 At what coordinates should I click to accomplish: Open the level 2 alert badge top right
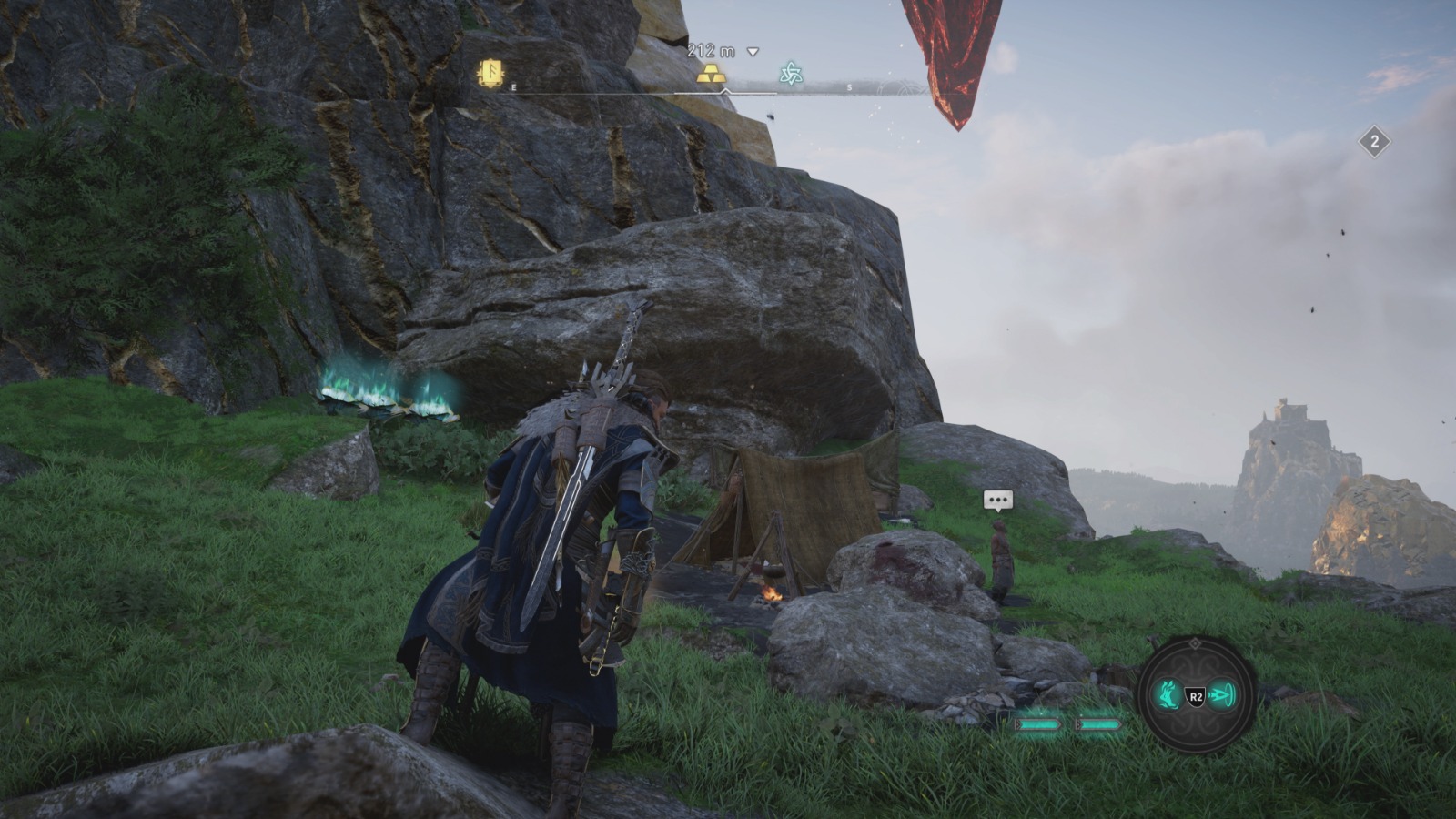1377,141
